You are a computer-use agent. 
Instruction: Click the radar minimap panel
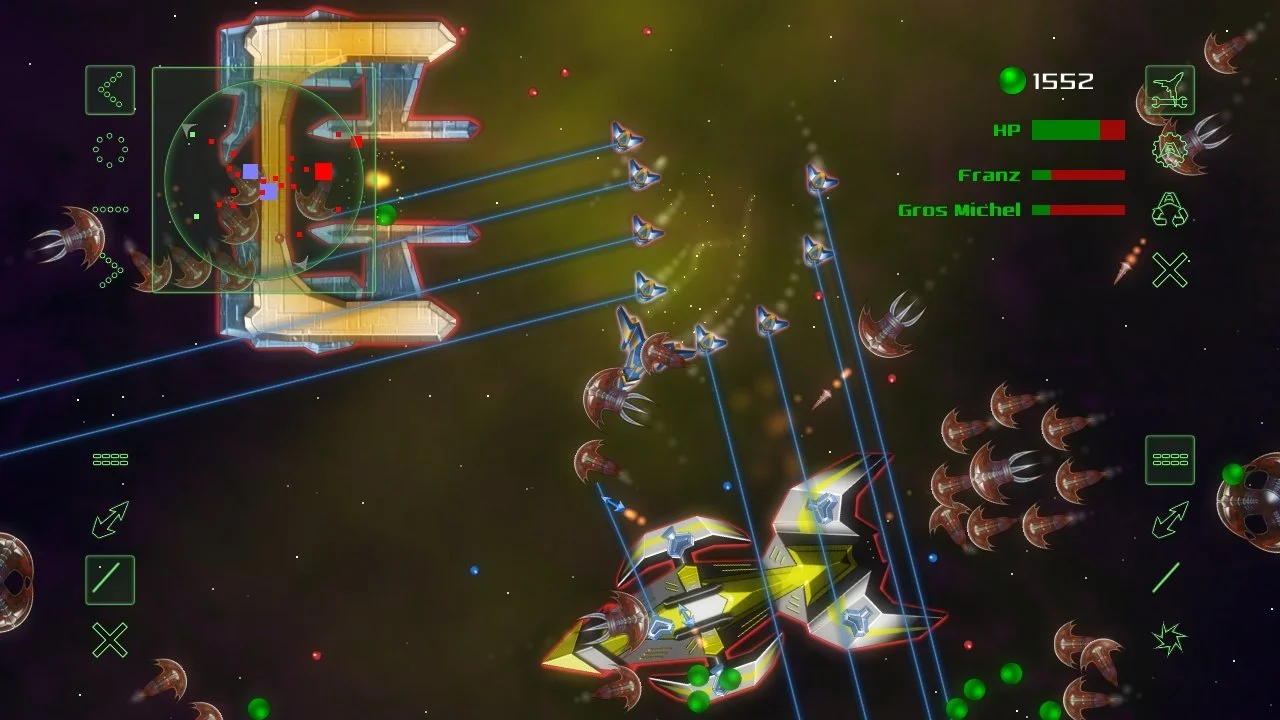click(264, 180)
